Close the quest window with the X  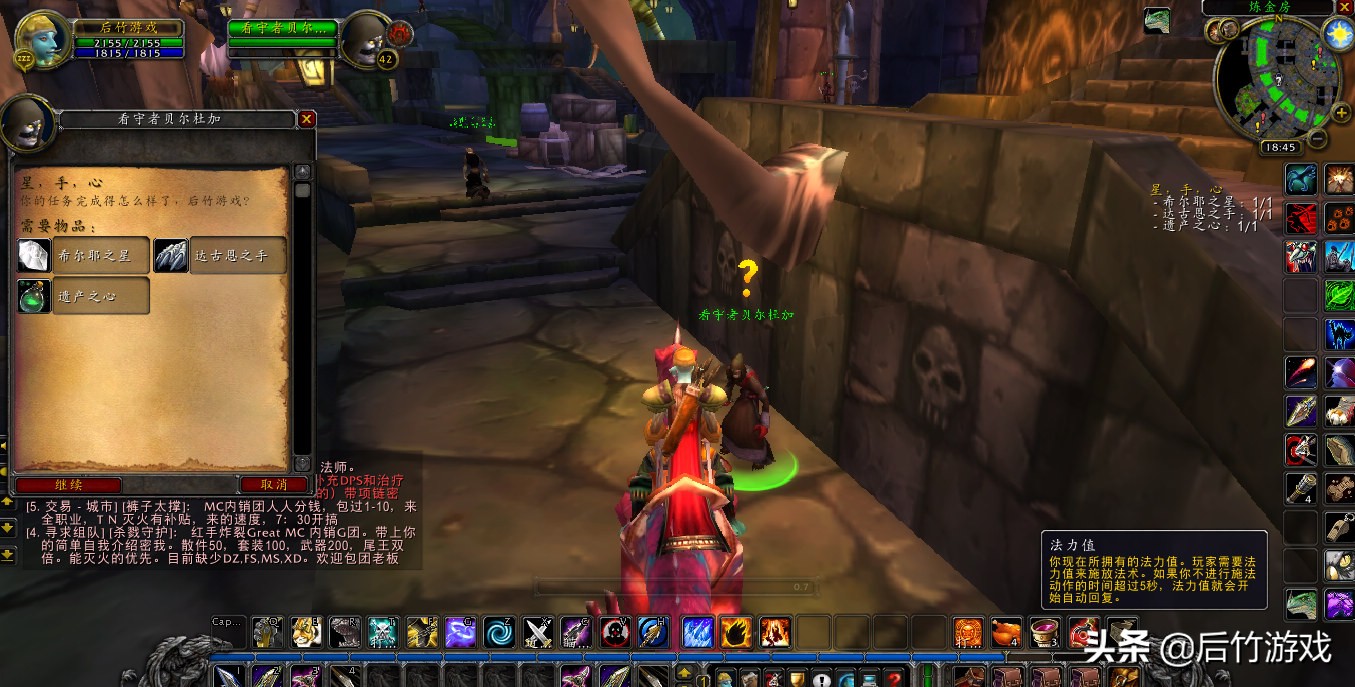click(x=307, y=119)
